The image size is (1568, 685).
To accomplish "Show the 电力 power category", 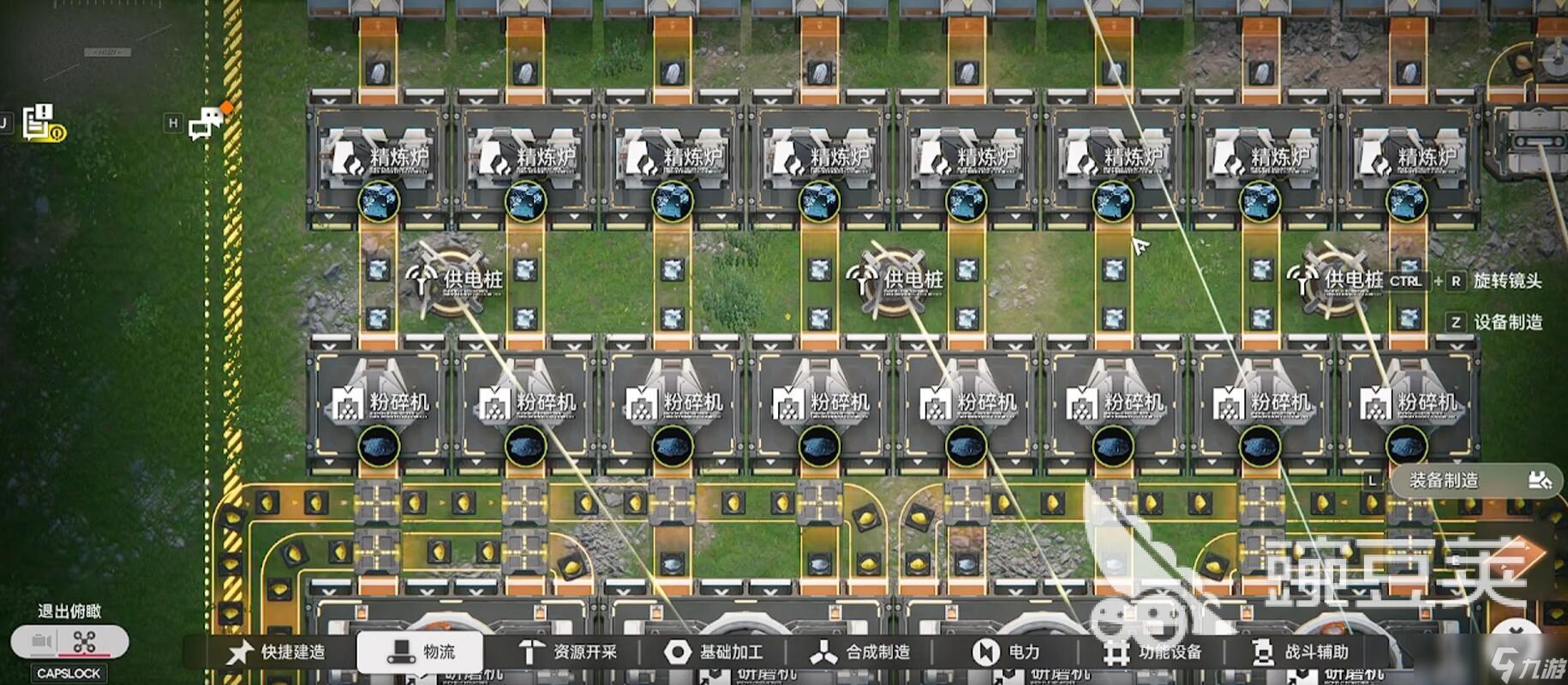I will tap(1007, 652).
